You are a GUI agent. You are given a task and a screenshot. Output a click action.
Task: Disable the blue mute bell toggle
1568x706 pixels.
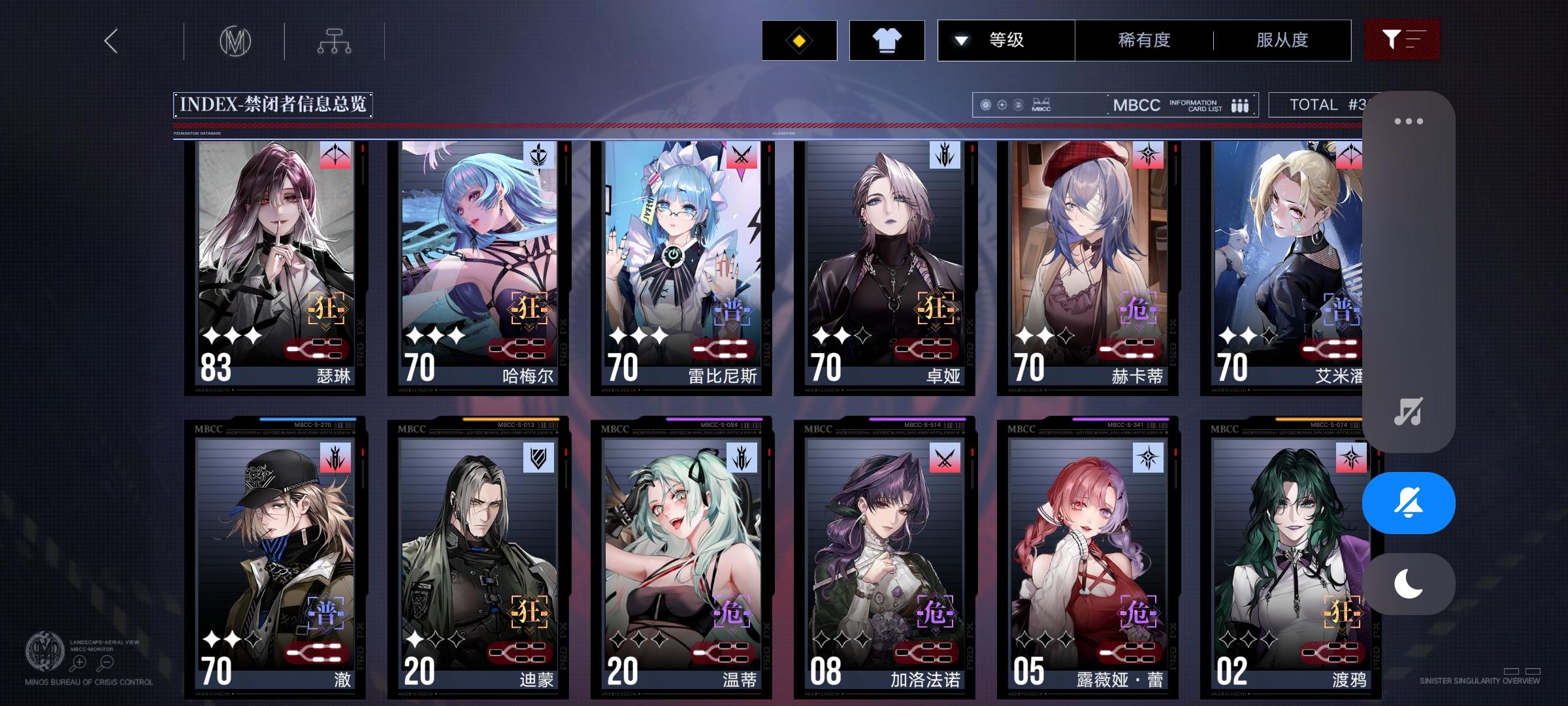point(1409,501)
